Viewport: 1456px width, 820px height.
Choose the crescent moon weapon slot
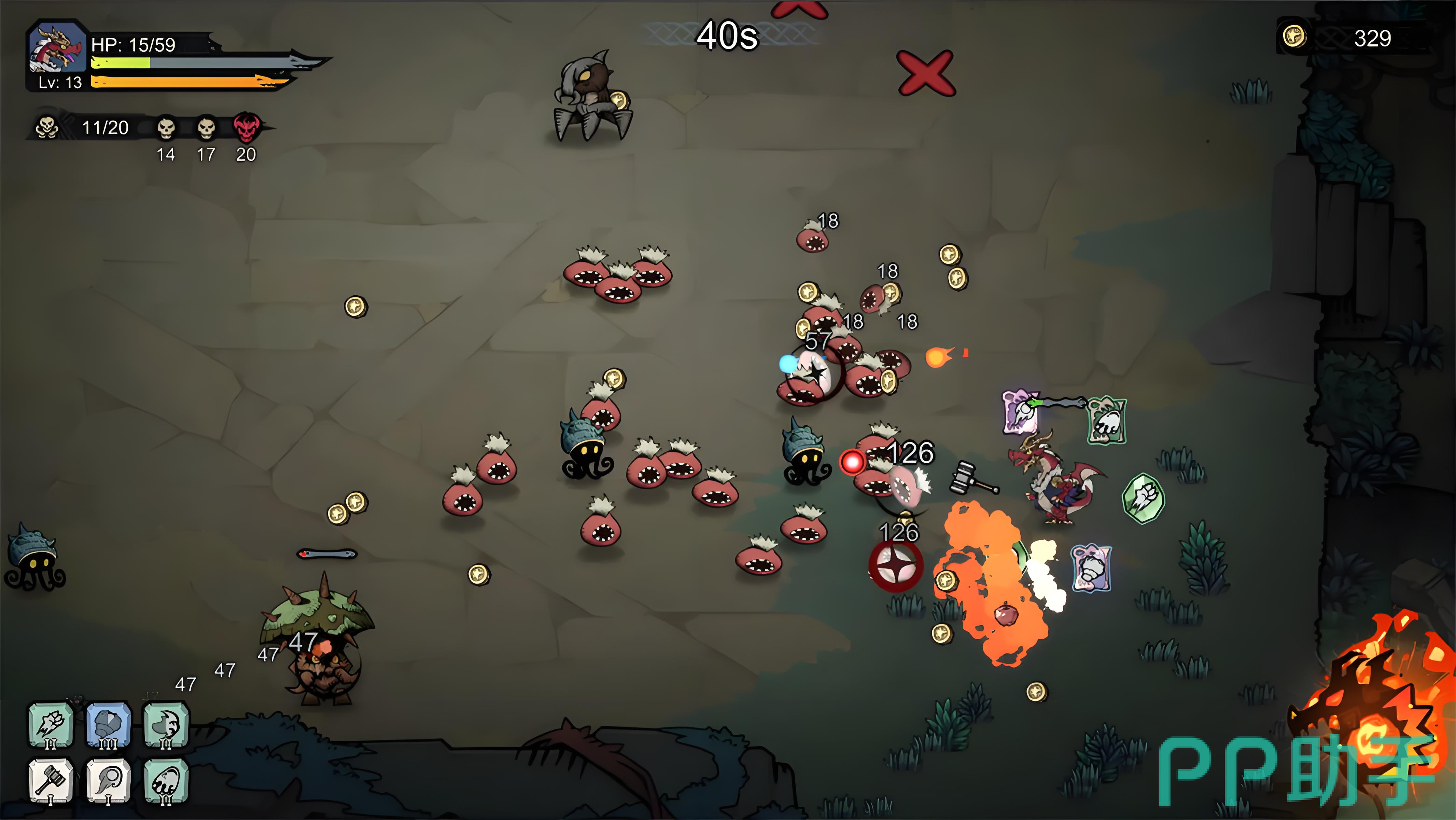pos(166,724)
